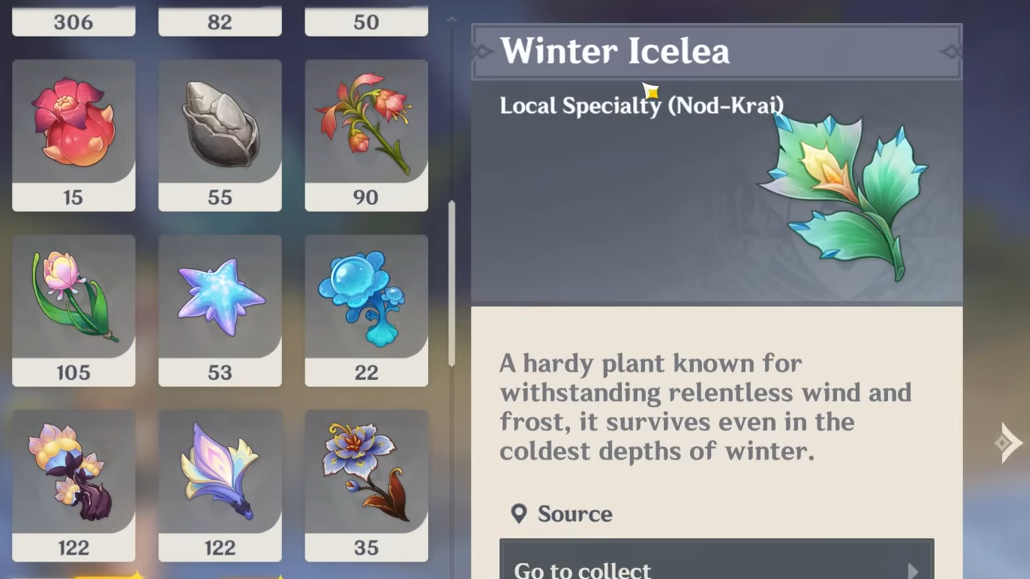Viewport: 1030px width, 579px height.
Task: Select the dark blue flower with count 35
Action: pyautogui.click(x=366, y=485)
